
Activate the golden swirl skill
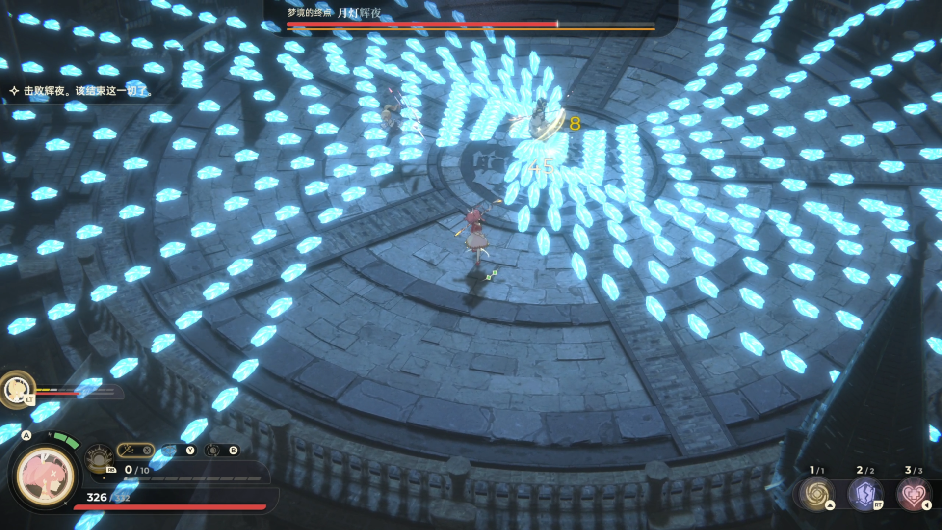pyautogui.click(x=816, y=493)
